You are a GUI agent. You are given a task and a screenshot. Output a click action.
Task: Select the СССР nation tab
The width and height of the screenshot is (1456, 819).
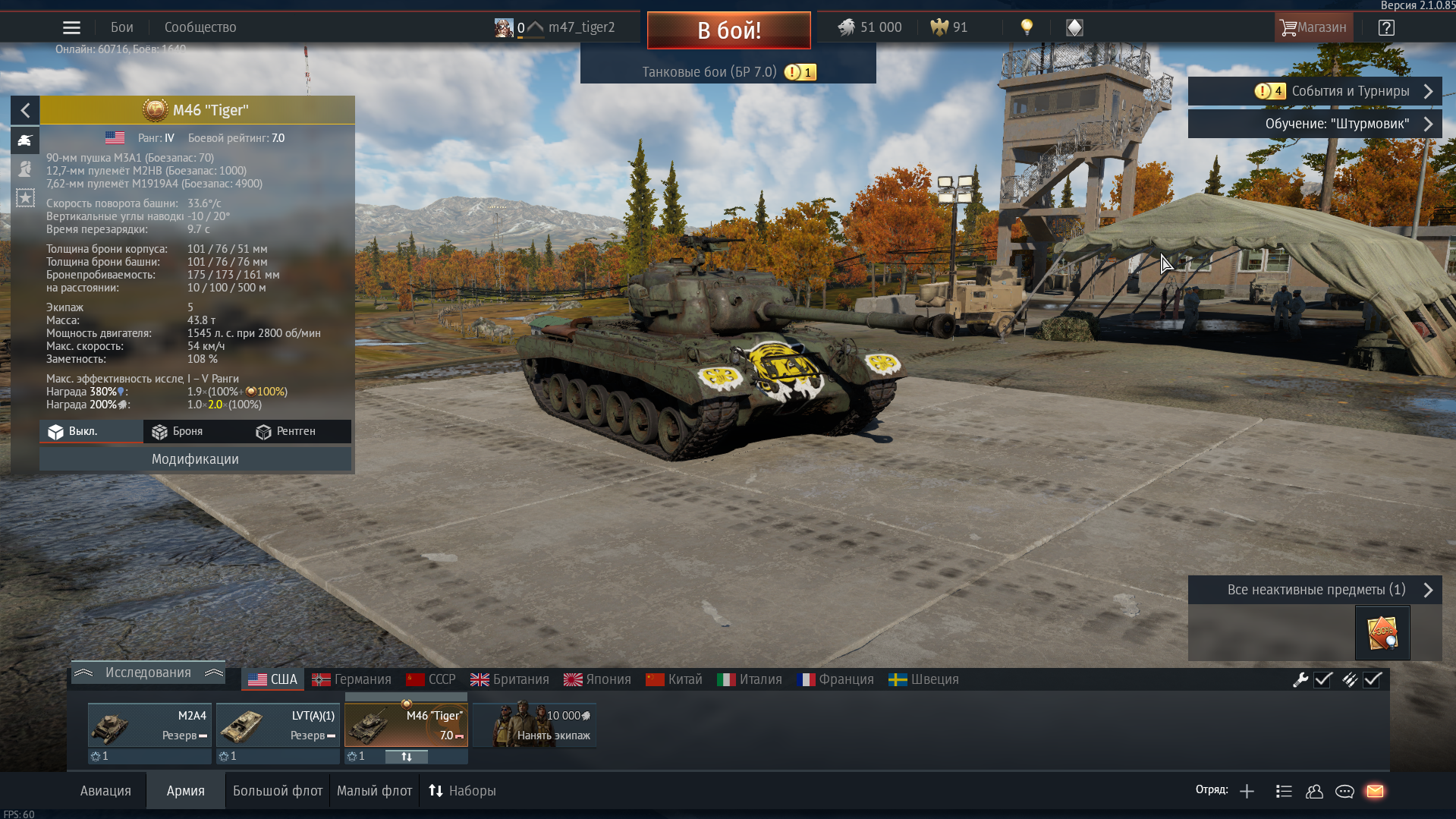click(431, 679)
